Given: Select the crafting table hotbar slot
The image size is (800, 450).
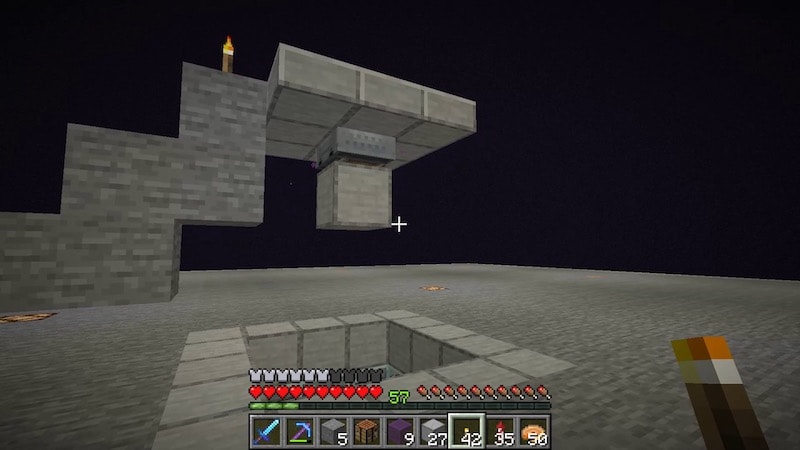Looking at the screenshot, I should 366,431.
